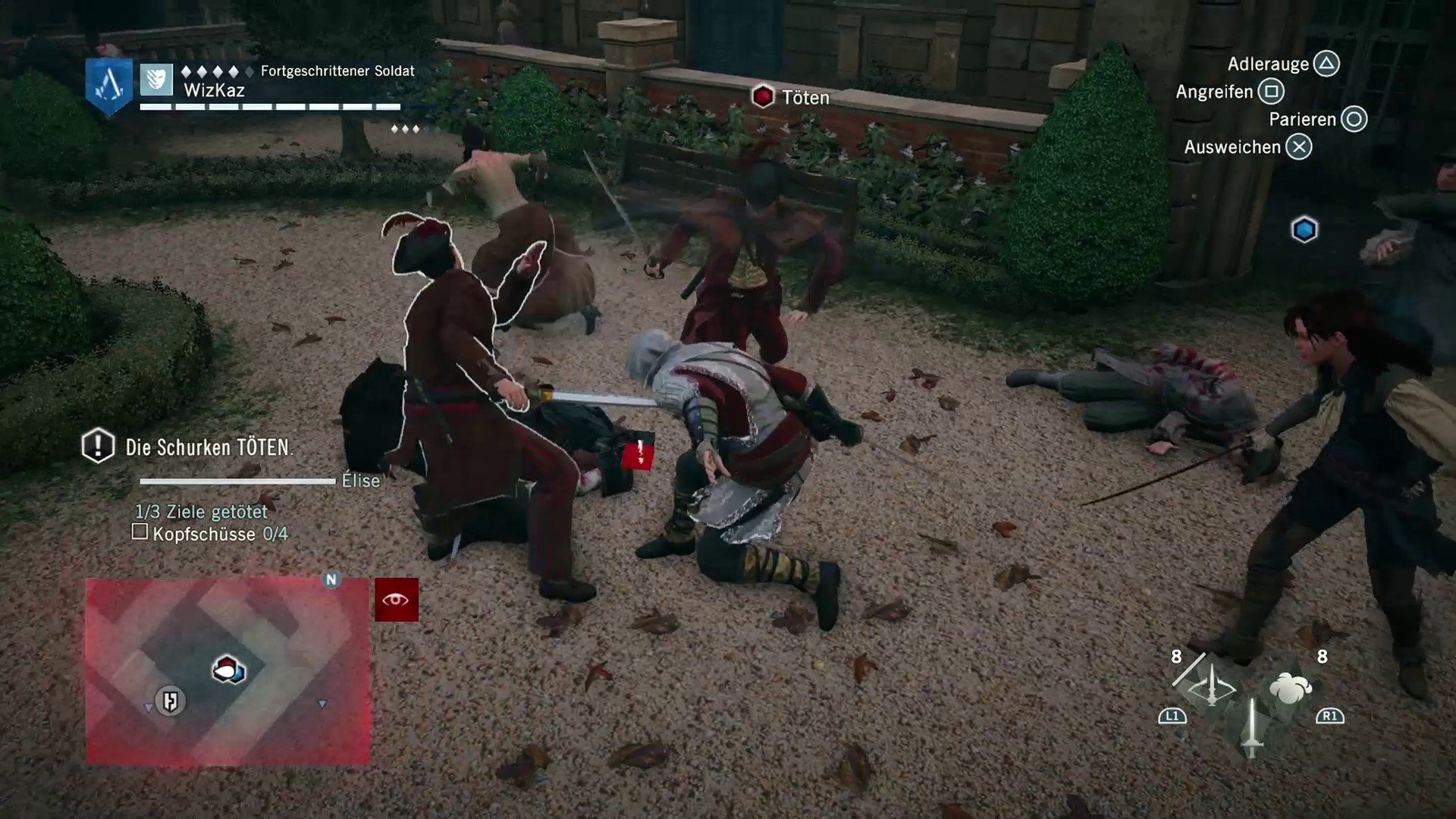The width and height of the screenshot is (1456, 819).
Task: Choose the phantom blade crossbow slot
Action: click(1210, 688)
